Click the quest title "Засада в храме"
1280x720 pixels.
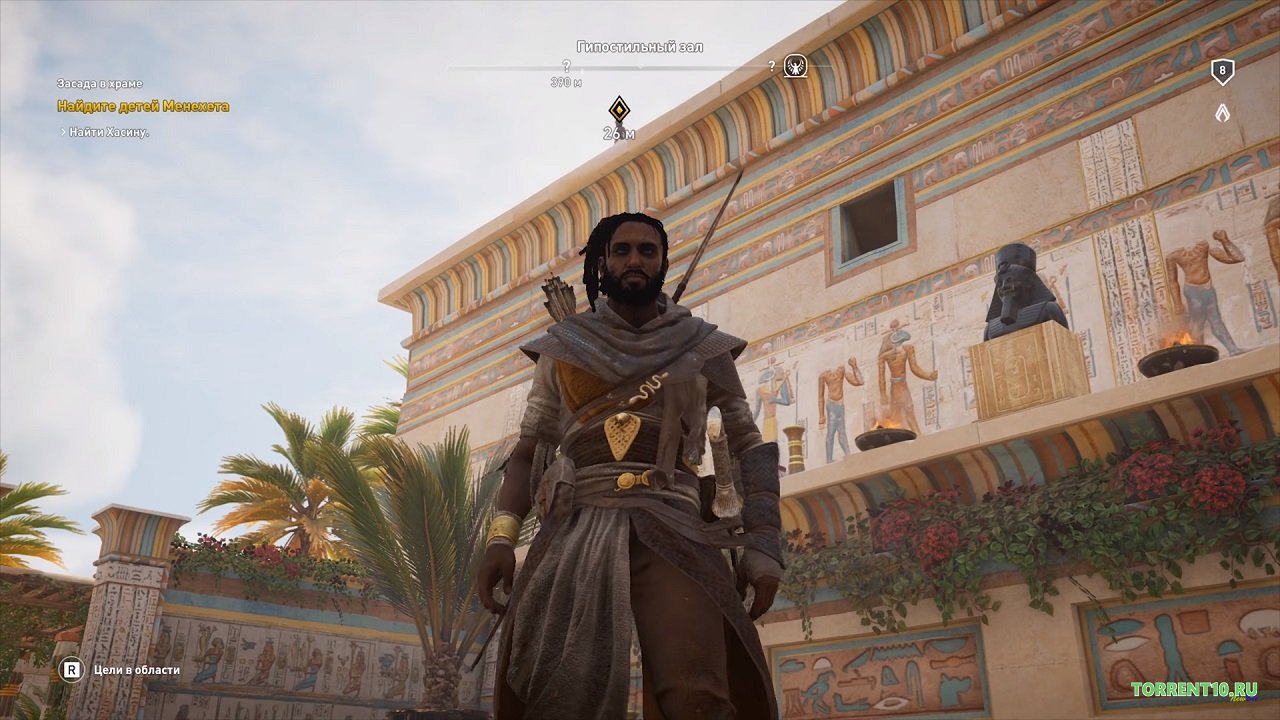[x=100, y=84]
